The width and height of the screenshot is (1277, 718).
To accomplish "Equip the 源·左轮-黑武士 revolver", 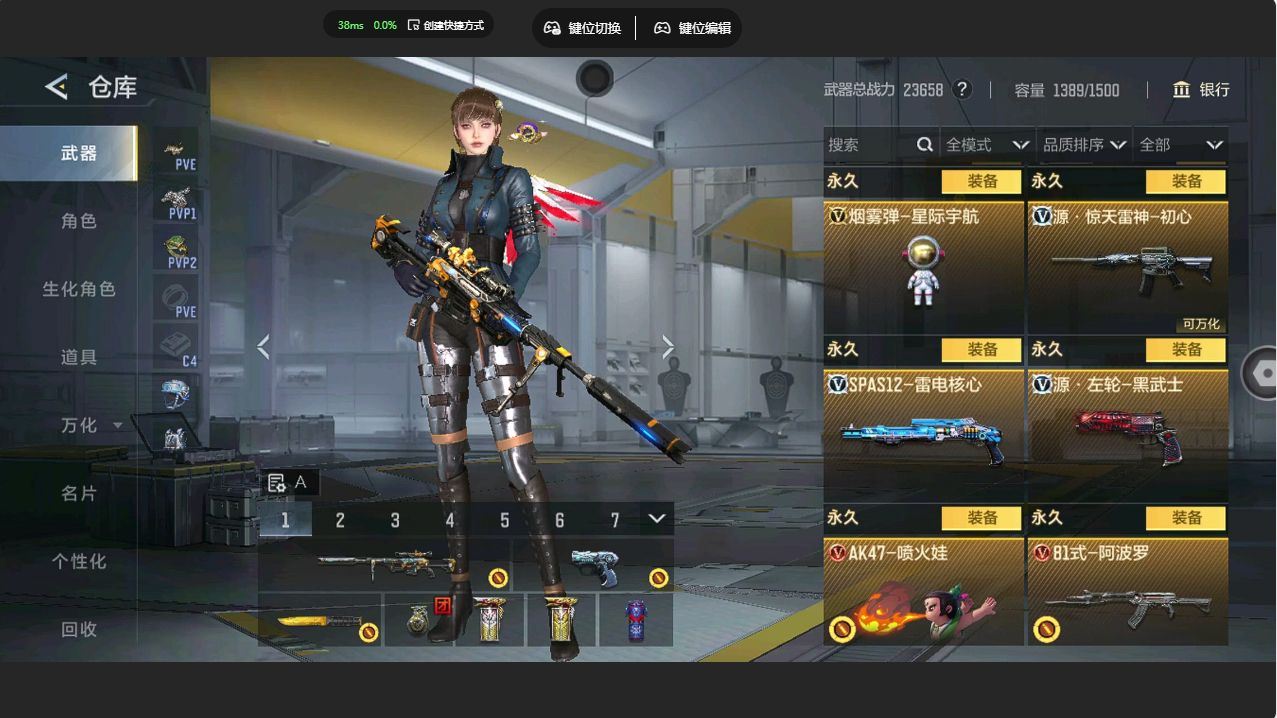I will [1186, 349].
